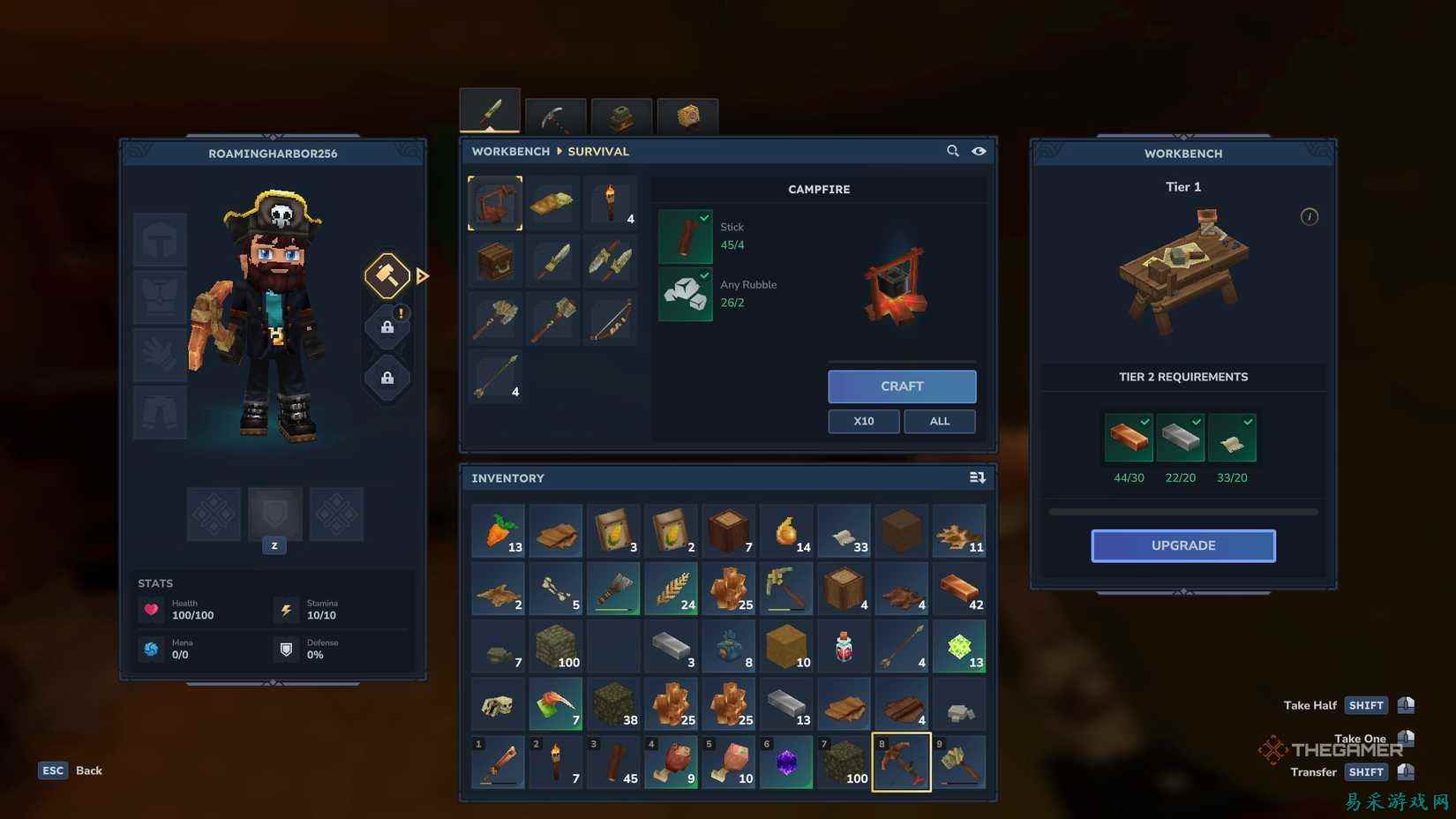Open the inventory sort icon
Screen dimensions: 1456x819
[x=977, y=477]
